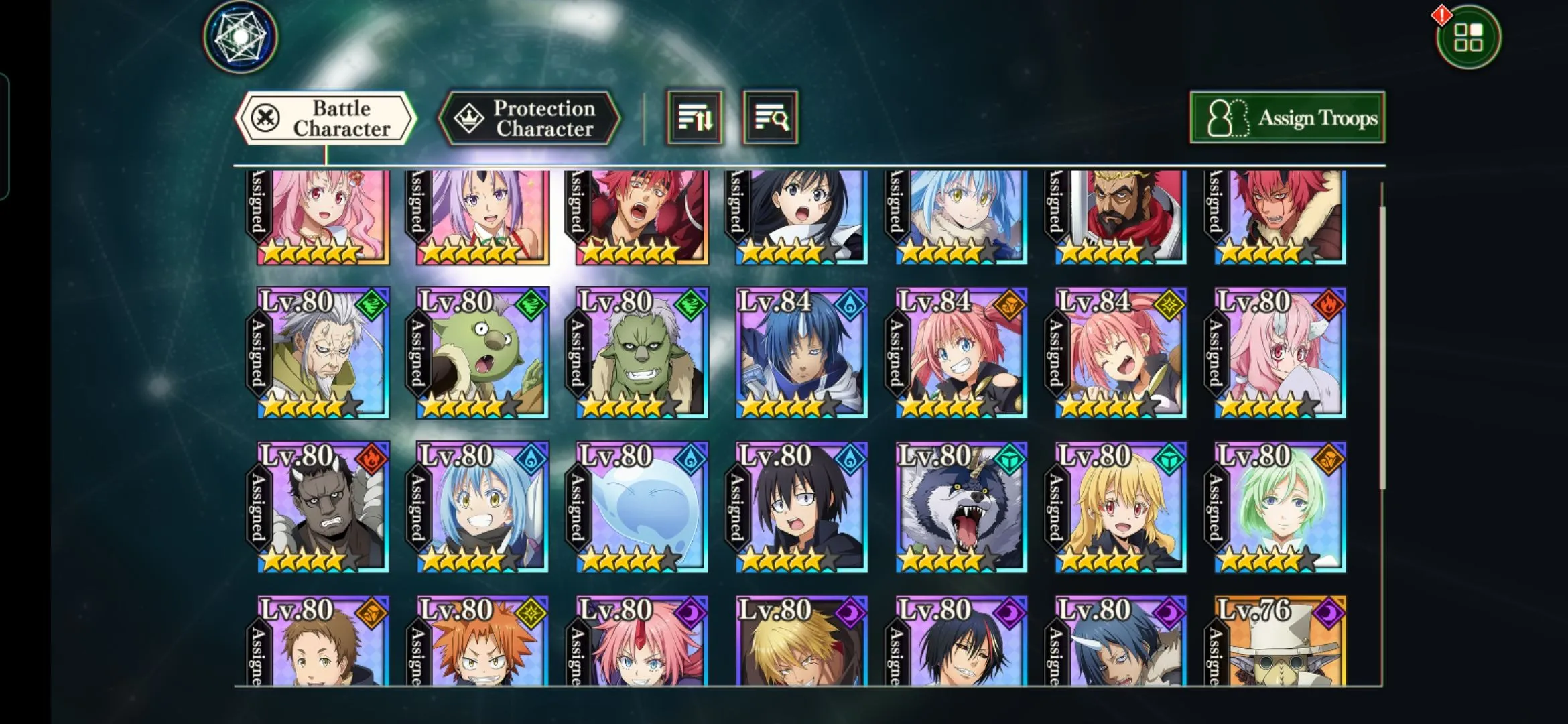Open the character search filter
This screenshot has width=1568, height=724.
[770, 118]
